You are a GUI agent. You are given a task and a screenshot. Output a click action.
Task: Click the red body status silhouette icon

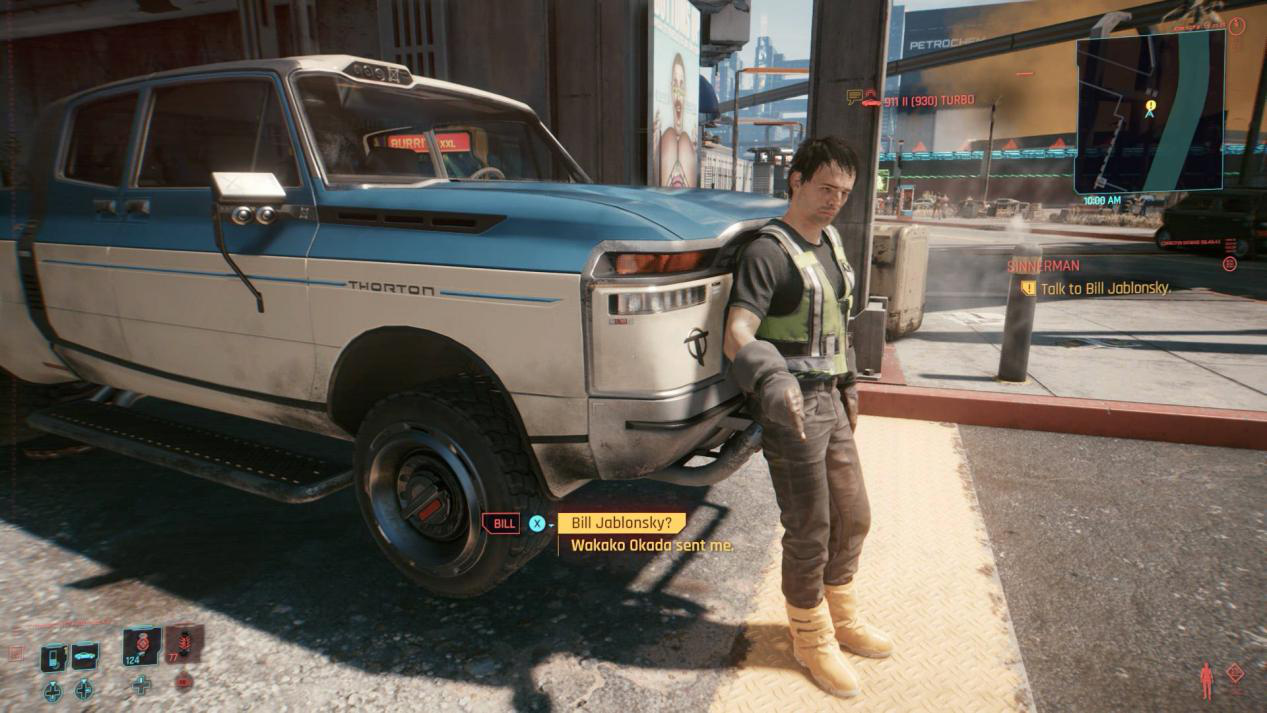pyautogui.click(x=1206, y=680)
